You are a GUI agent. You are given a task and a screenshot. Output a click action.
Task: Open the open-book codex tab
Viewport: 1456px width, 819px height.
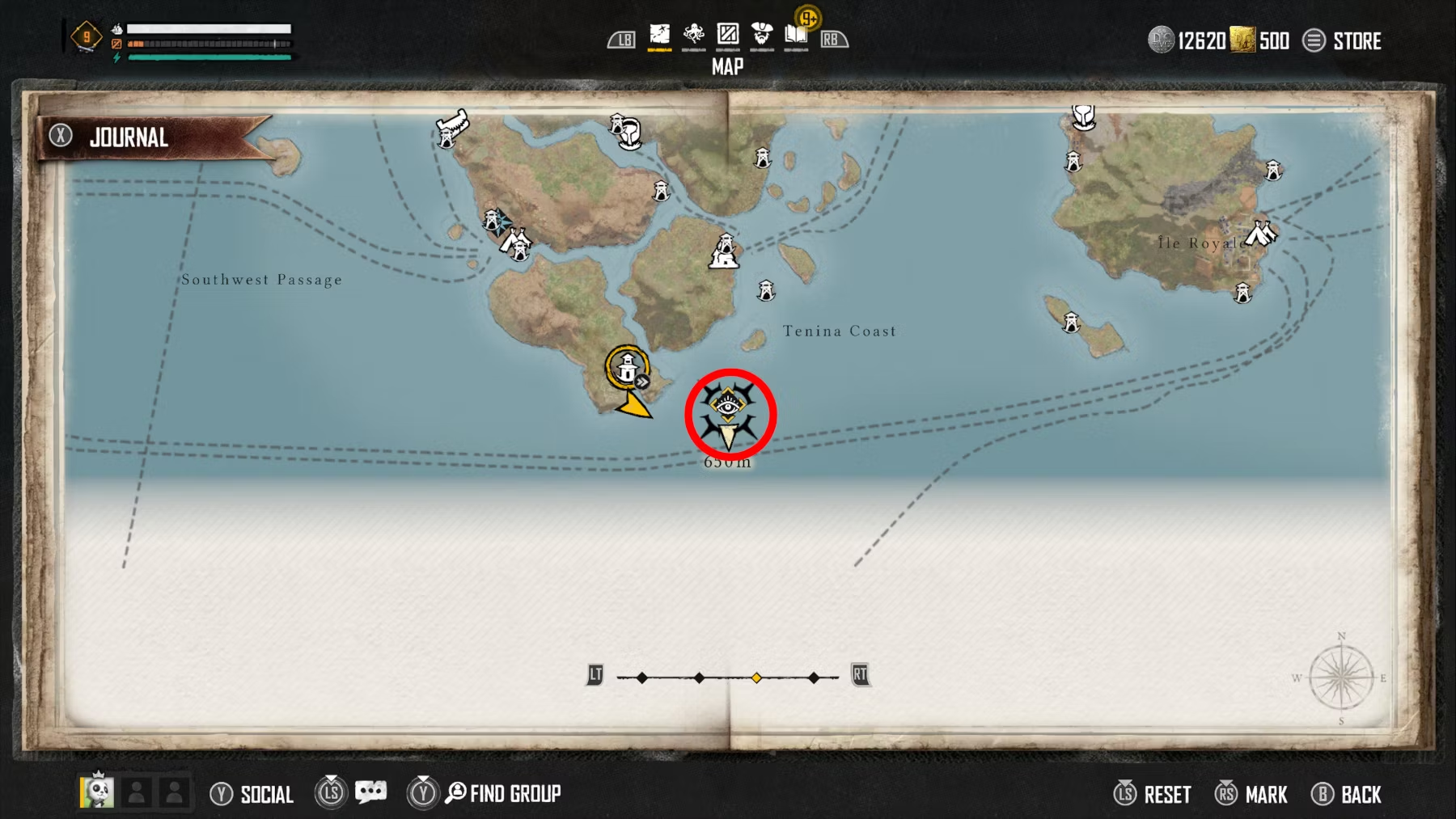796,36
